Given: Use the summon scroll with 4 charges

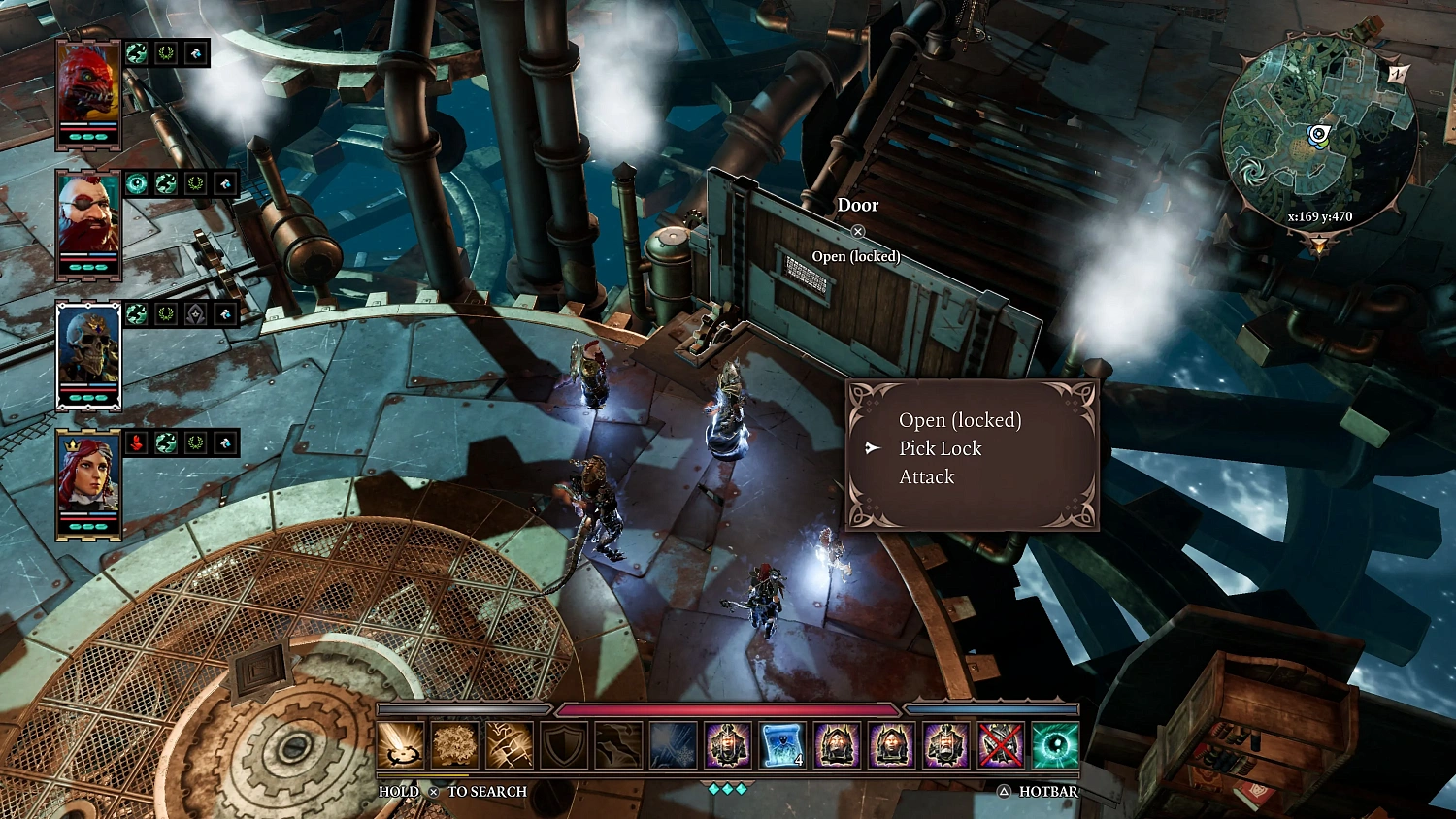Looking at the screenshot, I should click(782, 745).
